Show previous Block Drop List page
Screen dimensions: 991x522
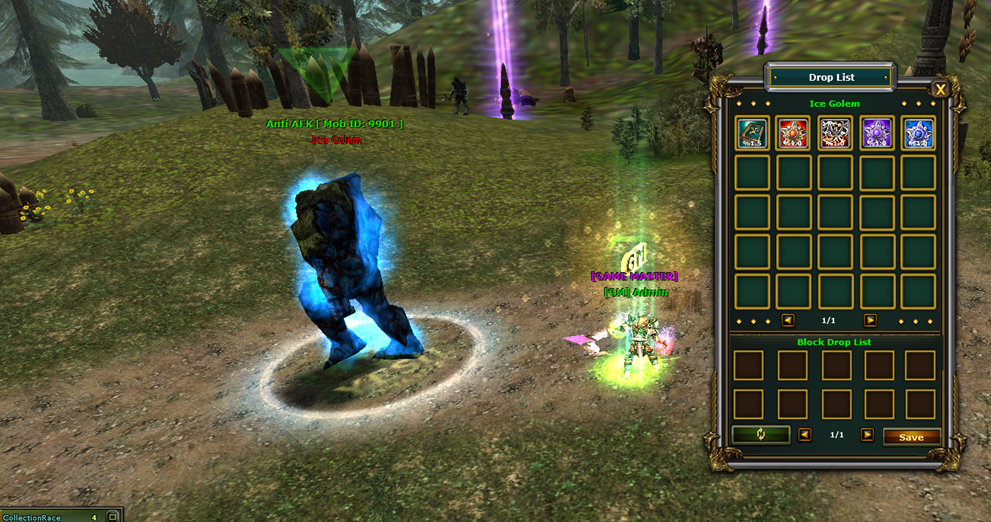tap(805, 436)
